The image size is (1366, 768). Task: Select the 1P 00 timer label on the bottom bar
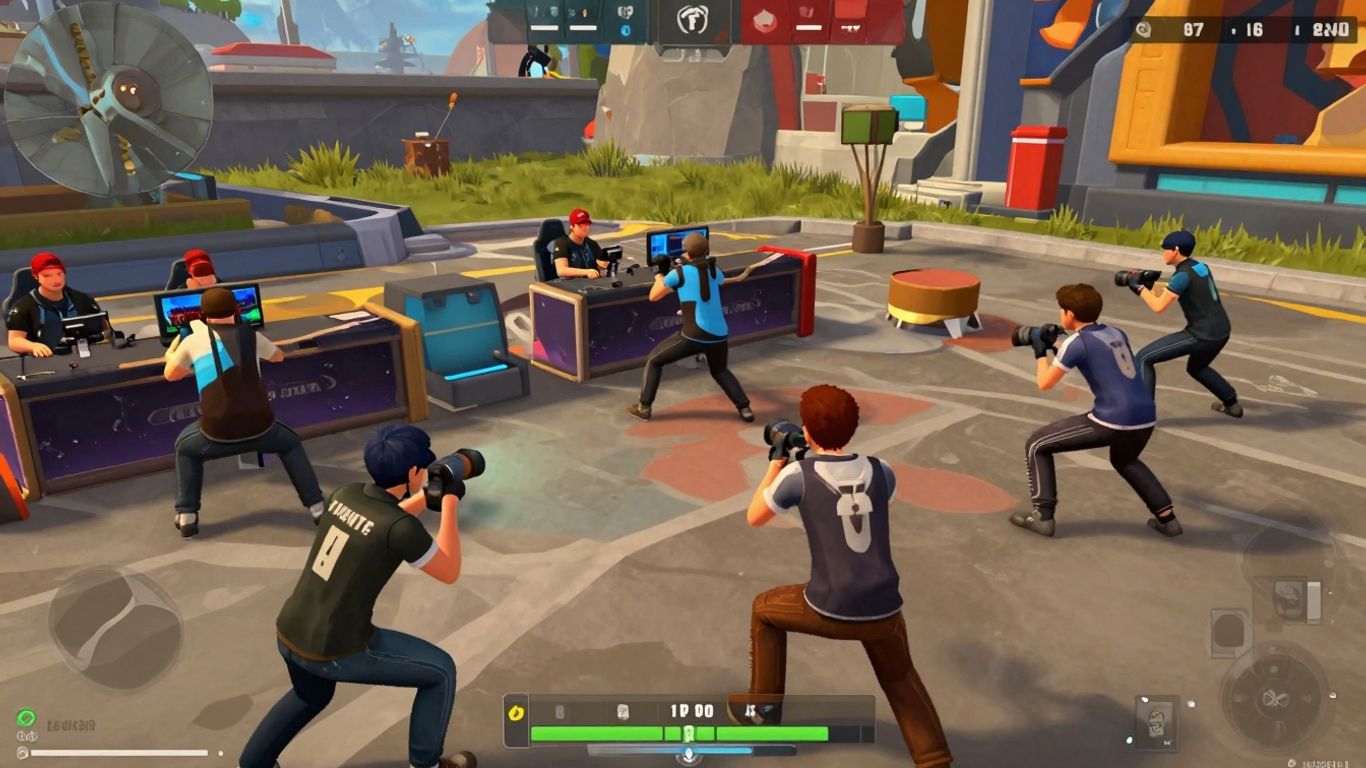(x=690, y=710)
